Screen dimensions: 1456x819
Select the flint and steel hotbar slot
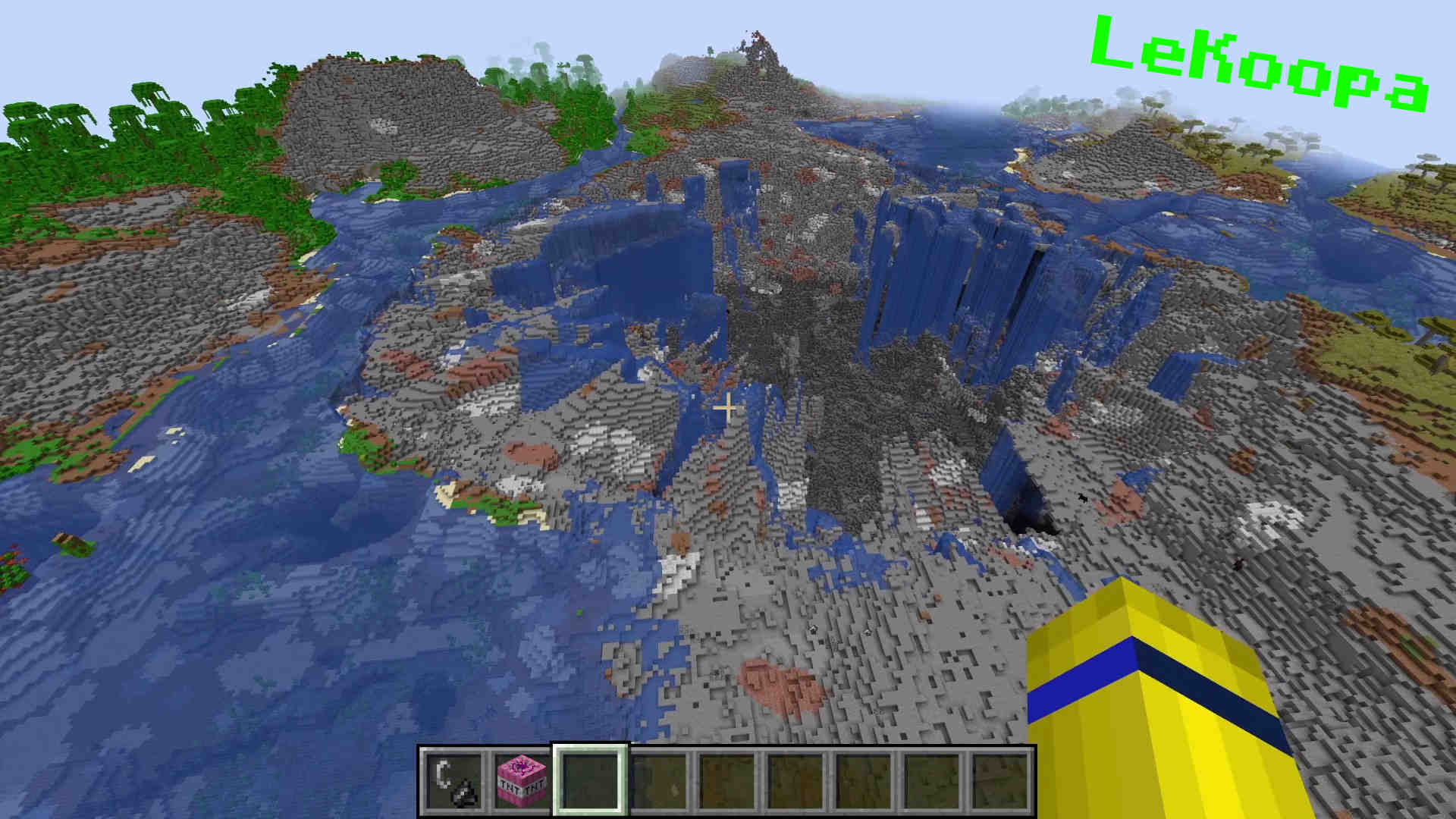coord(453,781)
